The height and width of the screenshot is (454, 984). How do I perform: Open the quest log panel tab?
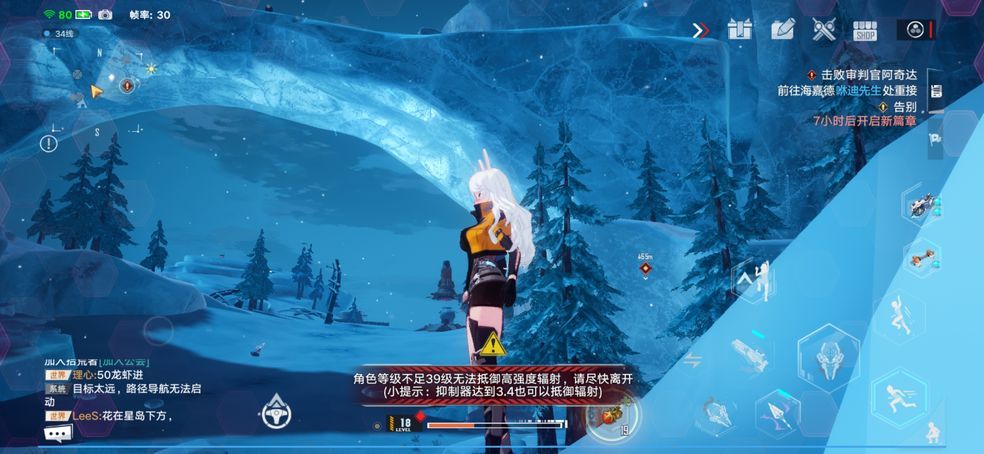pyautogui.click(x=936, y=92)
